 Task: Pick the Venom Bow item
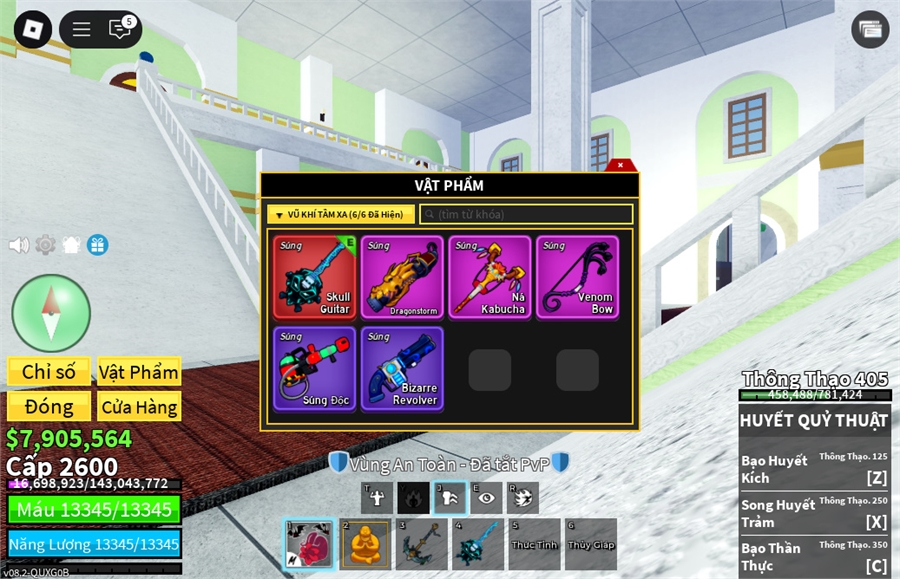[577, 277]
